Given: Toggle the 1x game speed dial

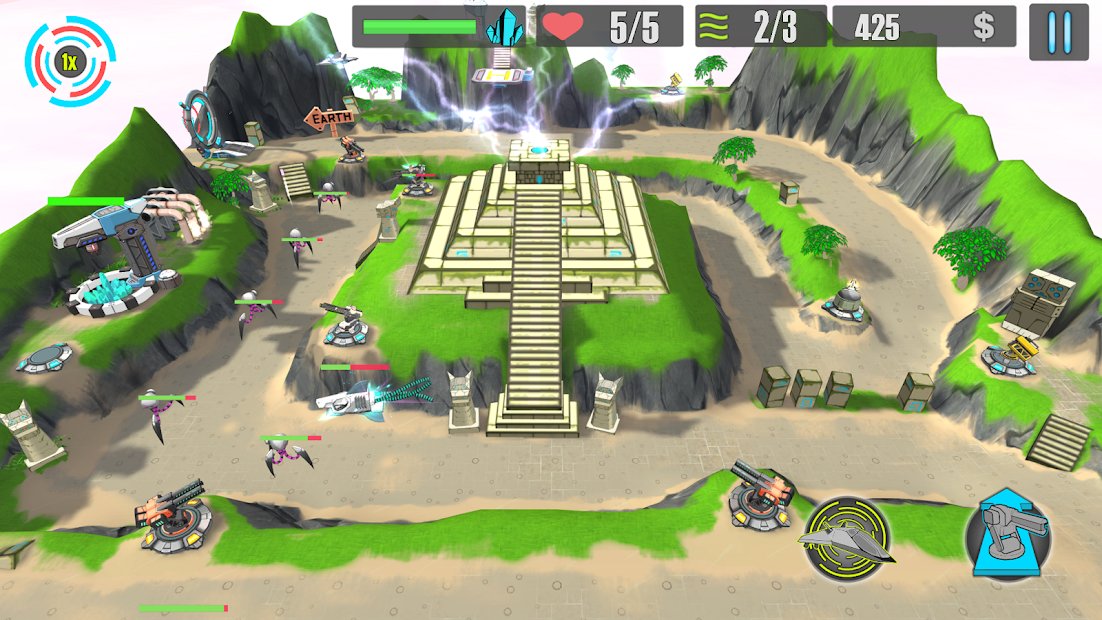Looking at the screenshot, I should (x=69, y=61).
